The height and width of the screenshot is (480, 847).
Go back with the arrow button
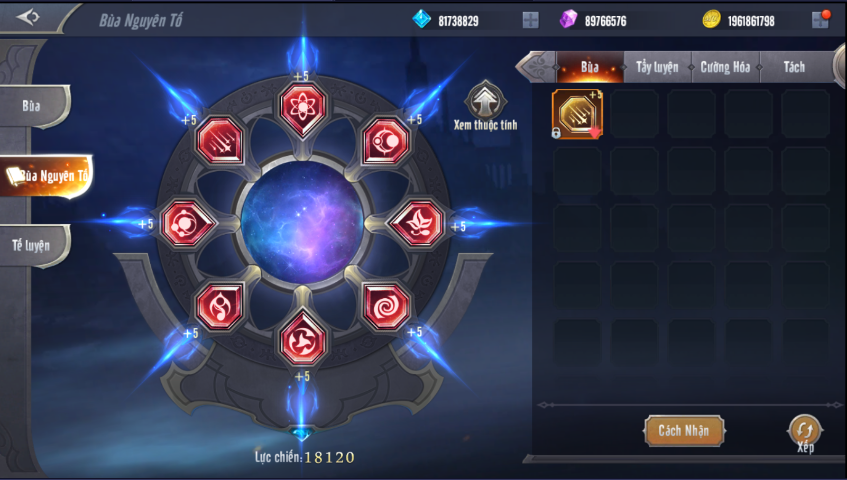pos(28,17)
